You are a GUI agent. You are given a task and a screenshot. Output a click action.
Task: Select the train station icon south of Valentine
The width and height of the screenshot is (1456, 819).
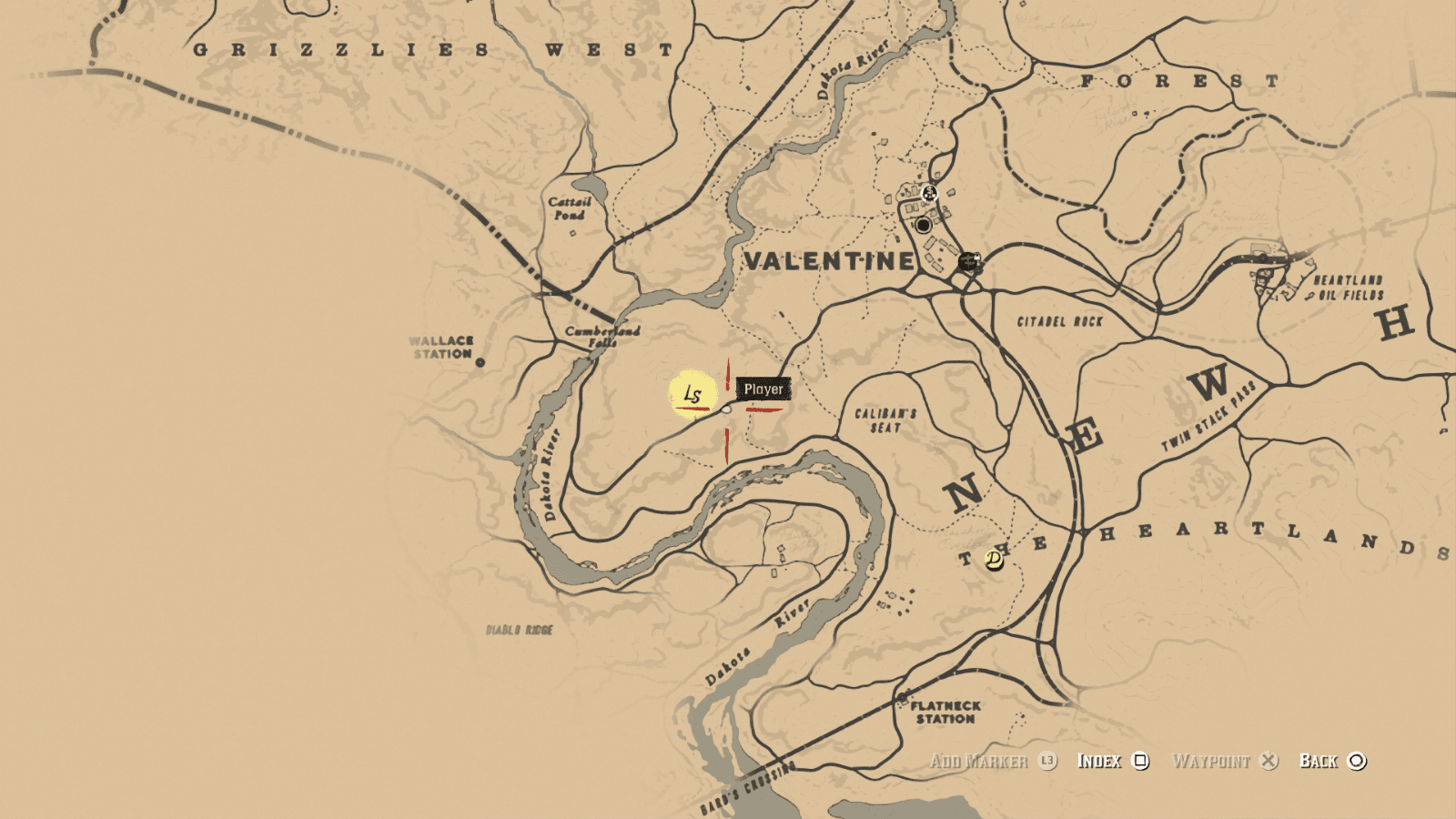click(969, 261)
